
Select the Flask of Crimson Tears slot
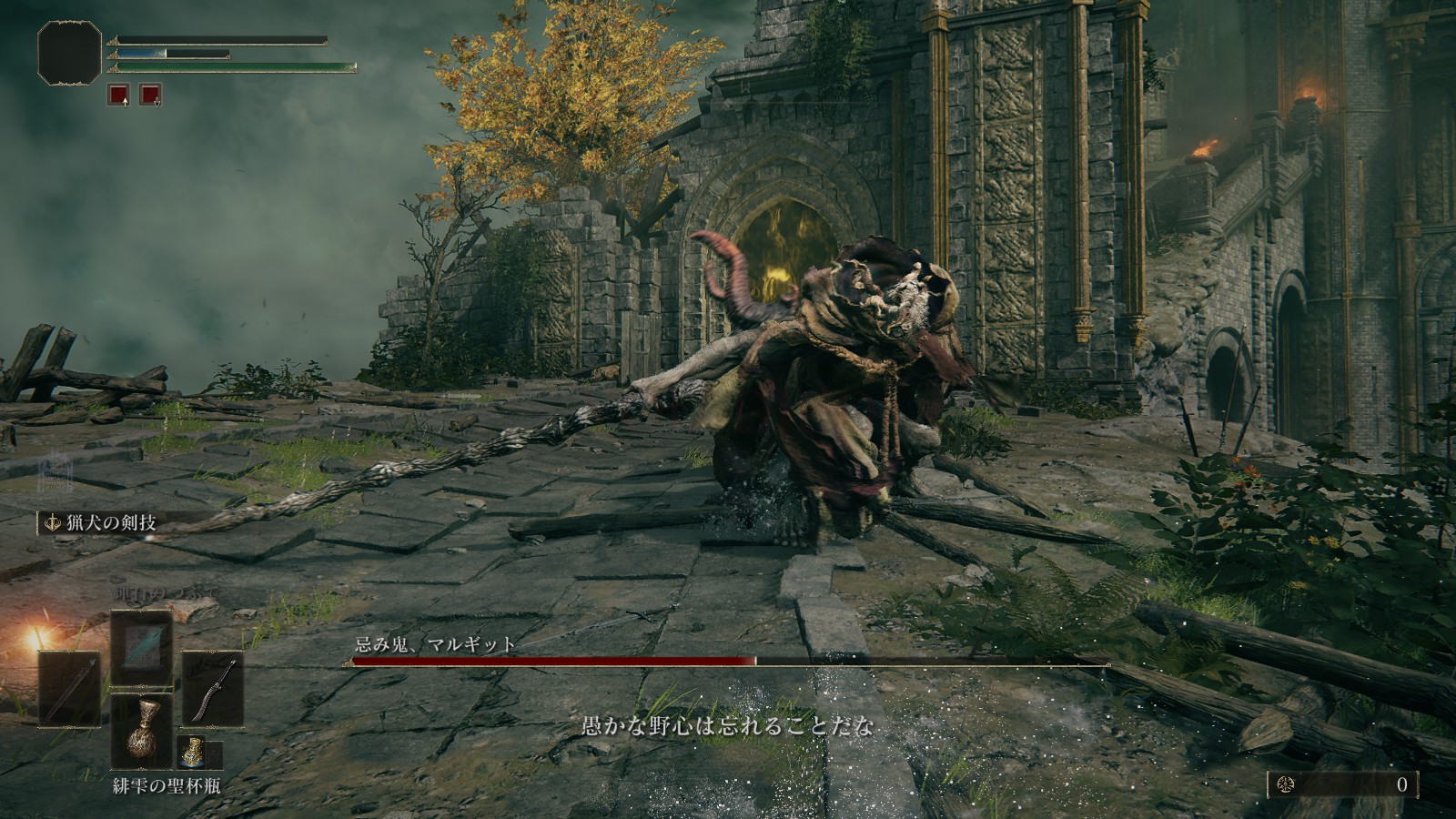[141, 731]
